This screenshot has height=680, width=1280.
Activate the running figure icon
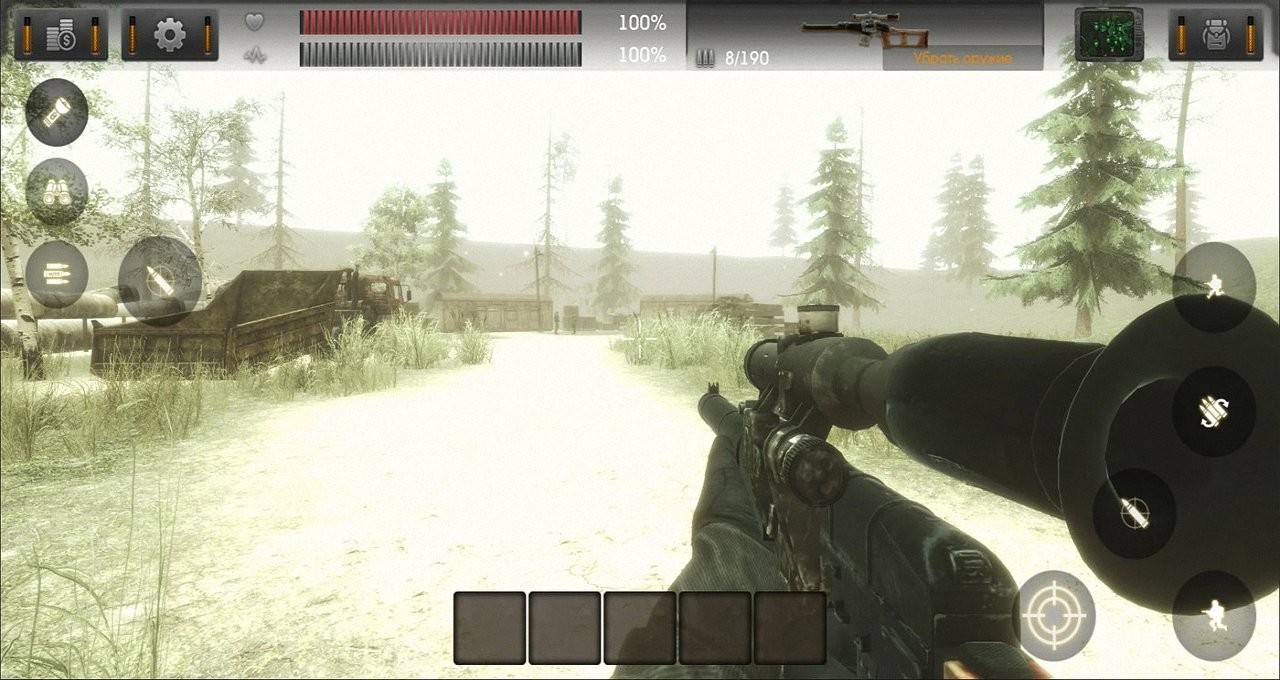[1214, 287]
